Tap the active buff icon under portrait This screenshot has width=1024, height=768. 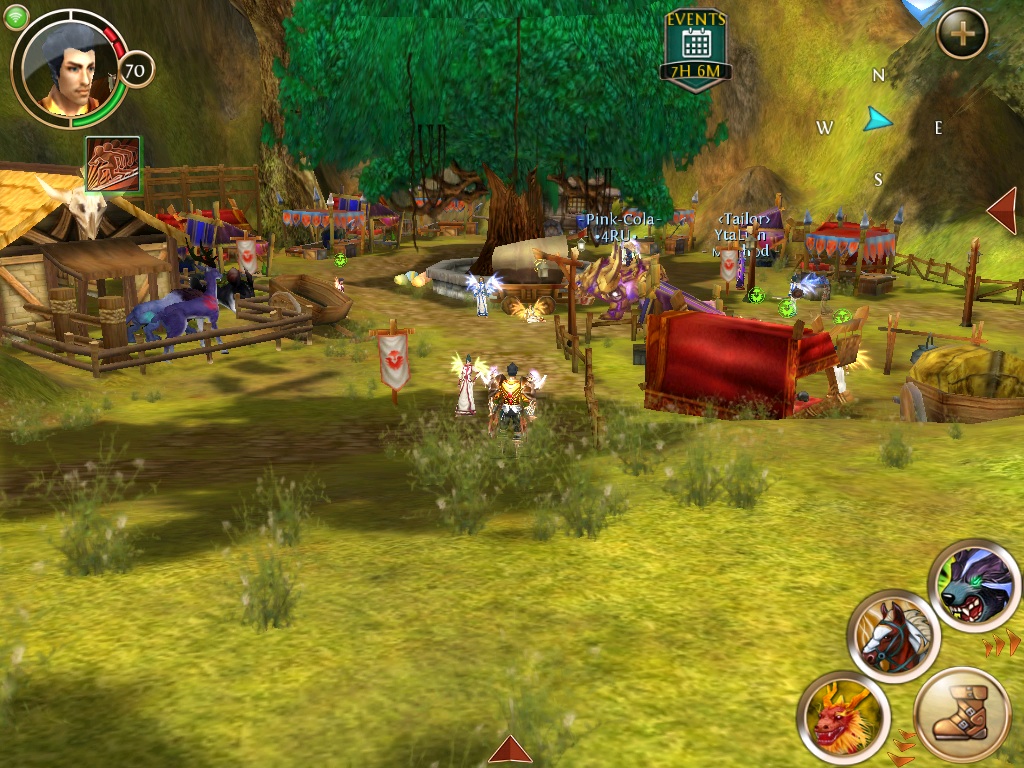pyautogui.click(x=112, y=164)
